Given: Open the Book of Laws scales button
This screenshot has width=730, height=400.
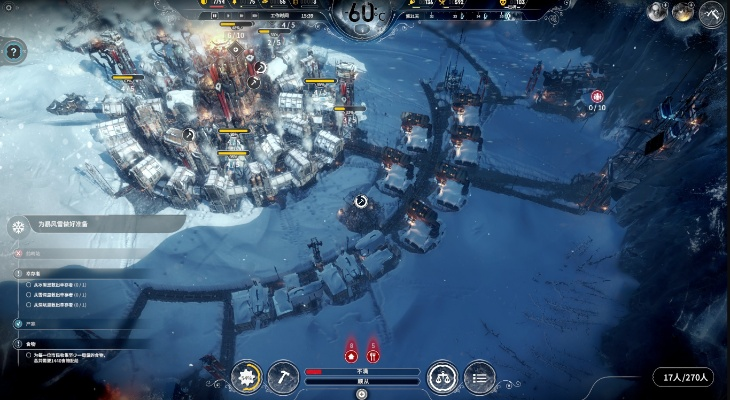Looking at the screenshot, I should (x=443, y=377).
